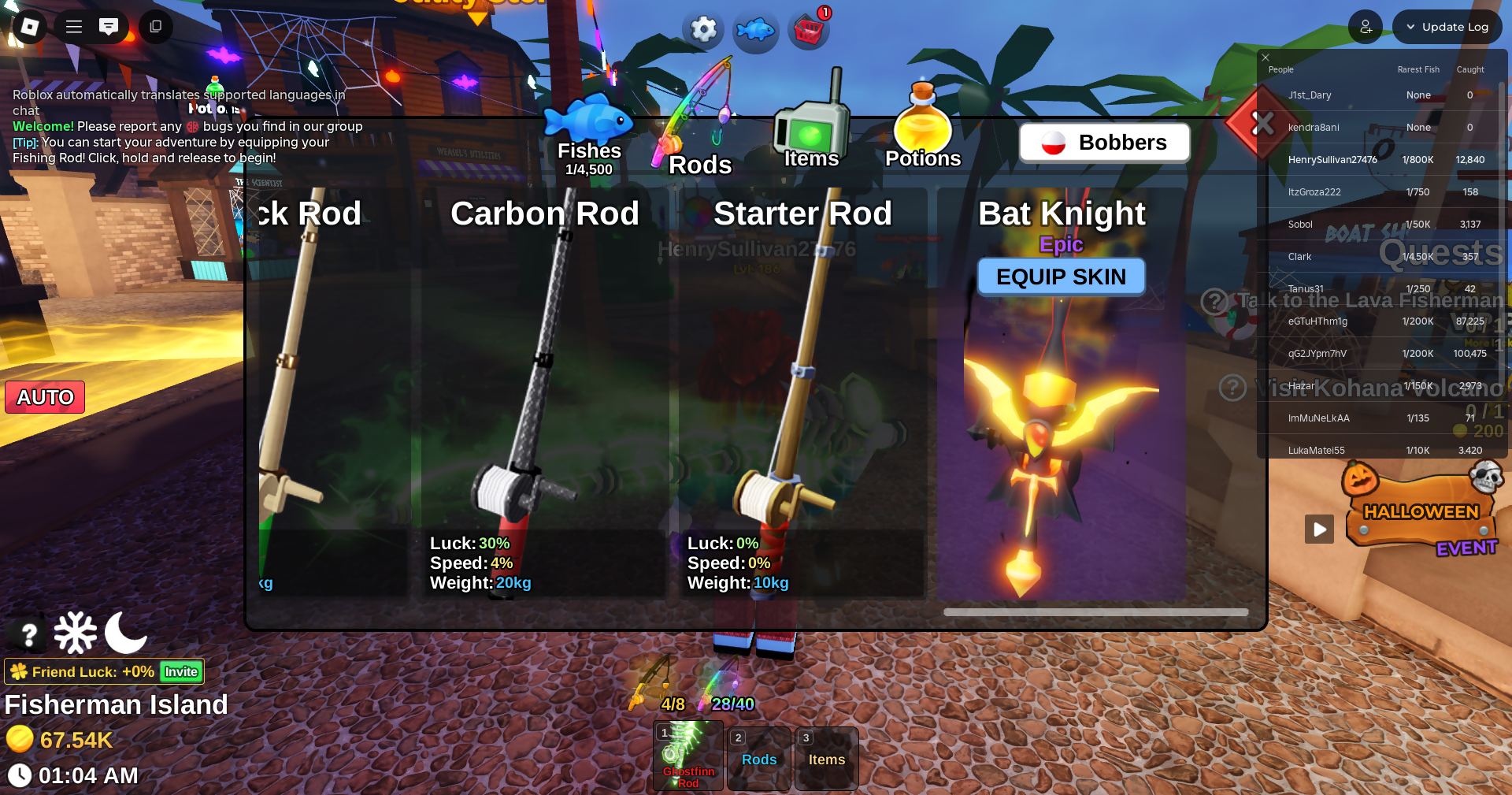Select the Ghostfinn Rod hotbar slot

pyautogui.click(x=687, y=755)
